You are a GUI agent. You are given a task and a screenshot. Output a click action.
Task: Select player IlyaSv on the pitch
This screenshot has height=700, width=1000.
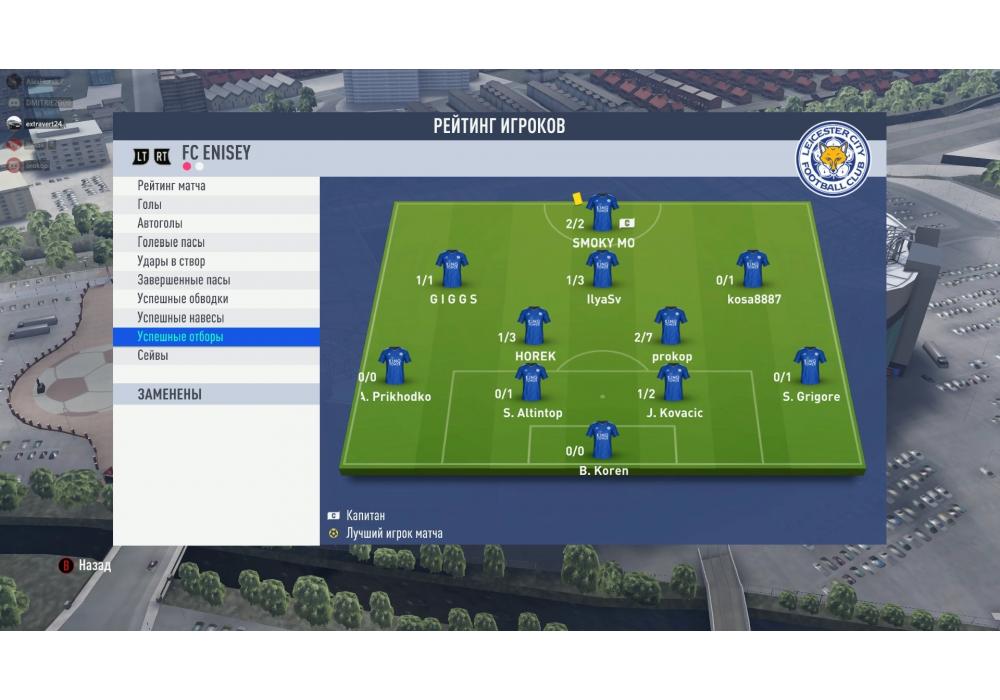[602, 269]
